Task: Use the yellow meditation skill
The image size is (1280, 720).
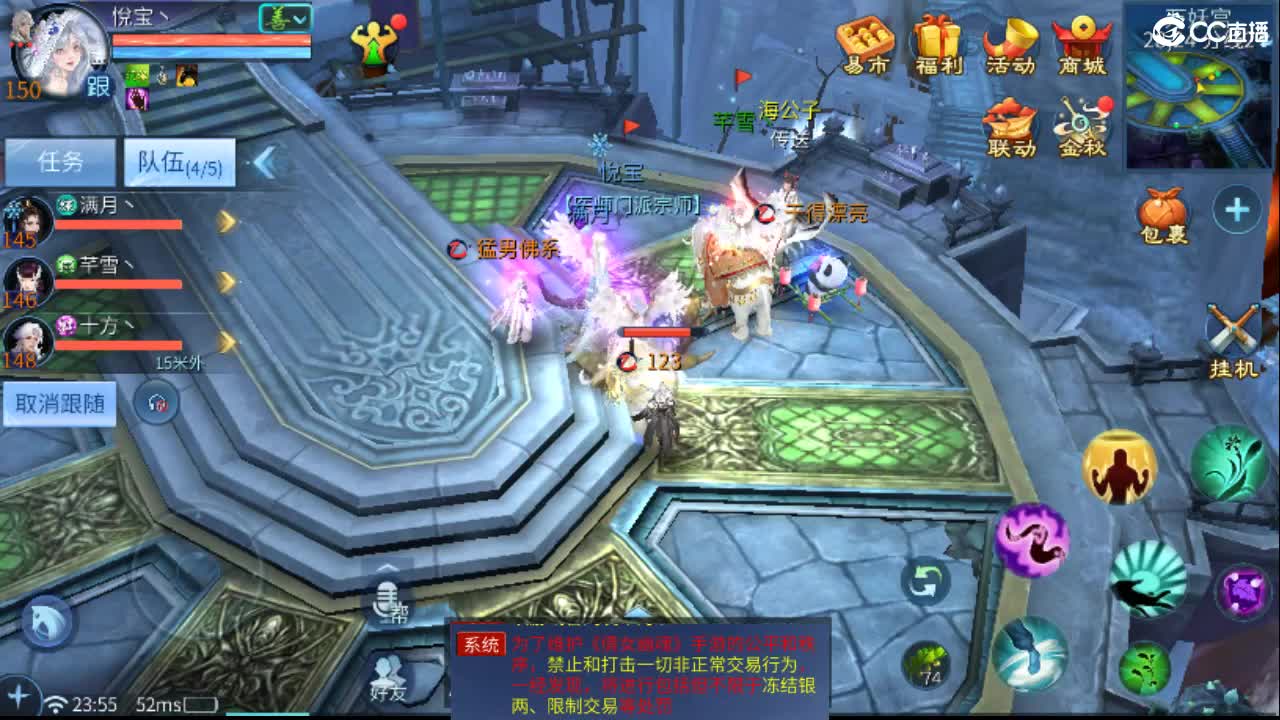Action: 1120,470
